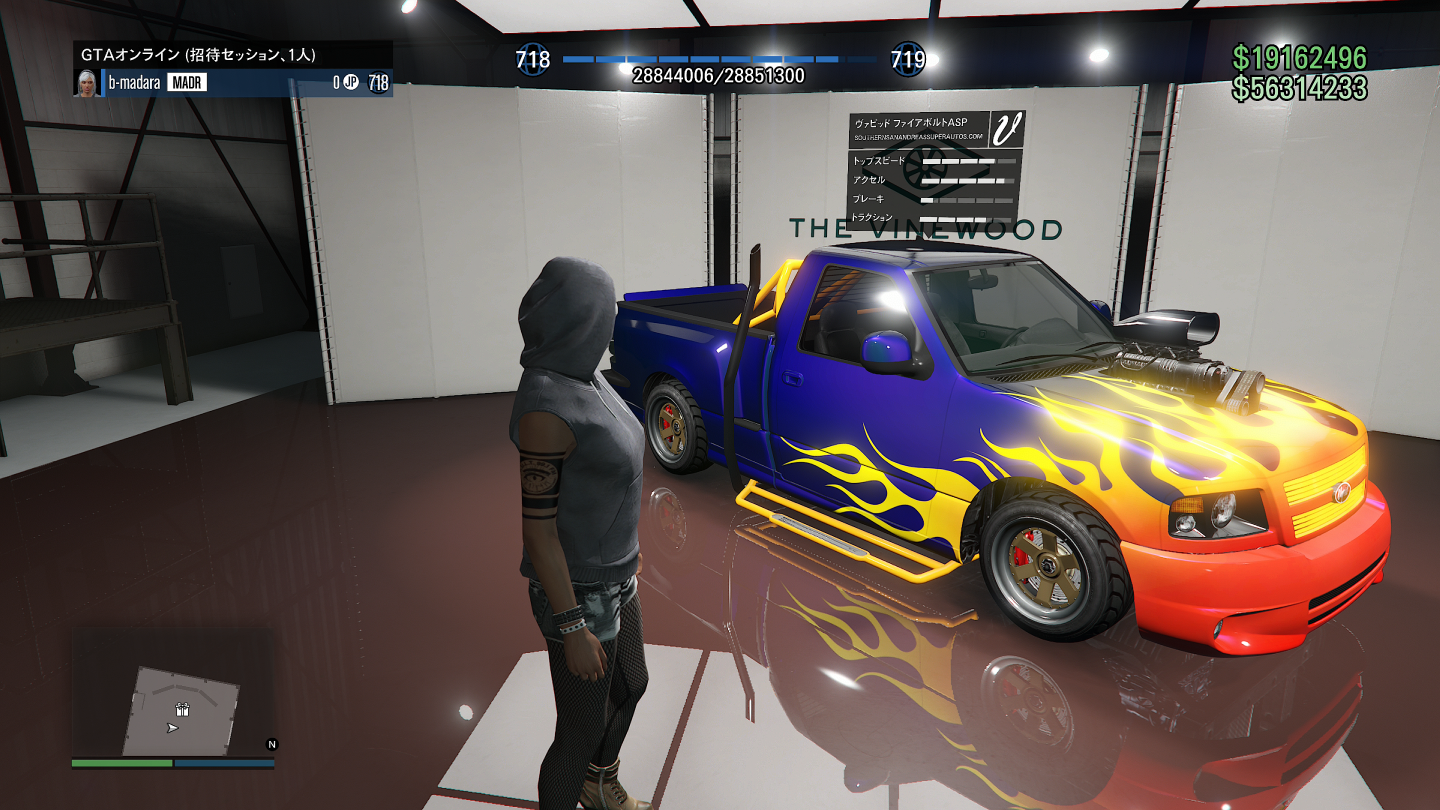Screen dimensions: 1440x810
Task: Select the b-madara player row
Action: pos(233,83)
